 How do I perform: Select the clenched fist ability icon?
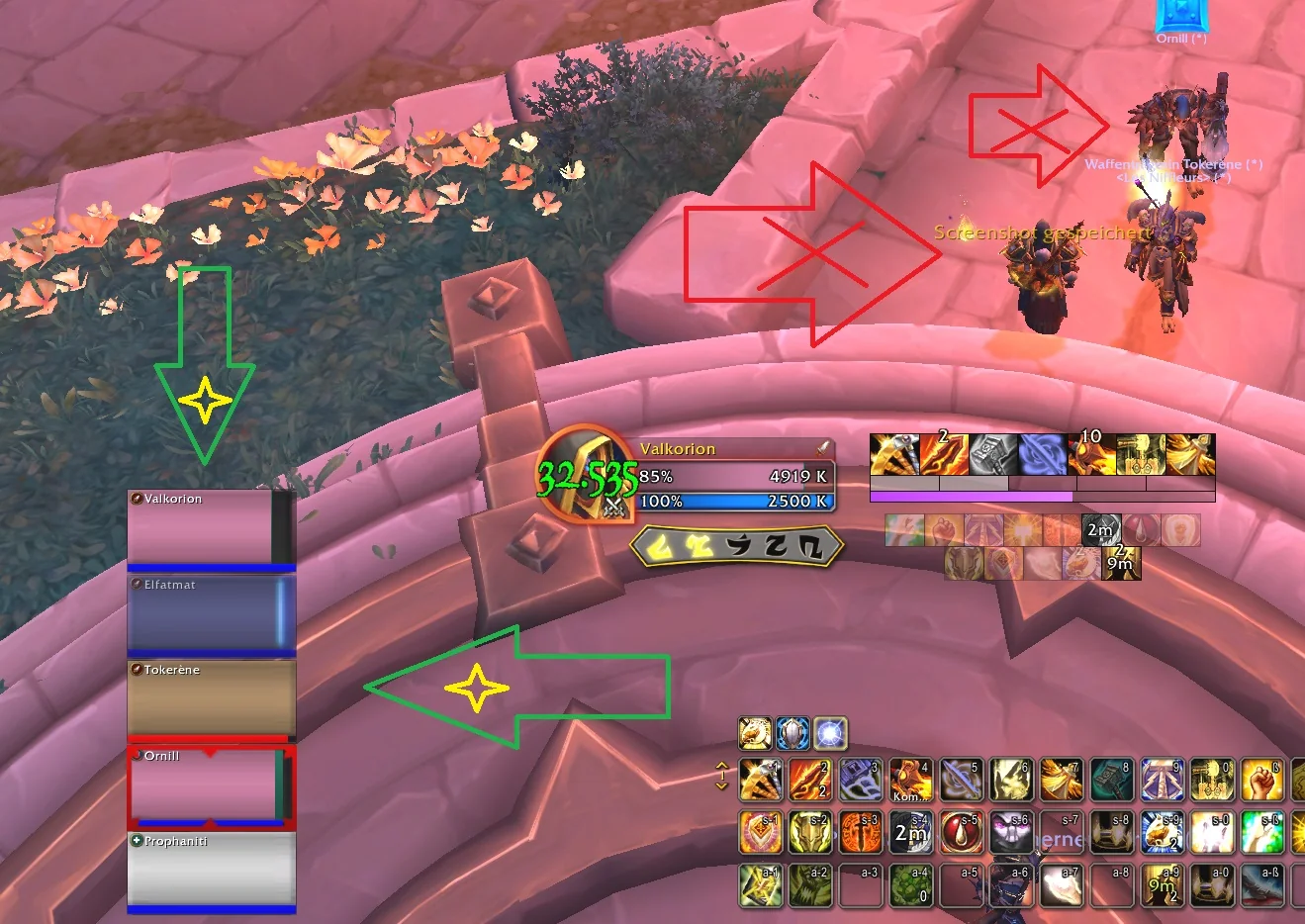coord(1263,780)
